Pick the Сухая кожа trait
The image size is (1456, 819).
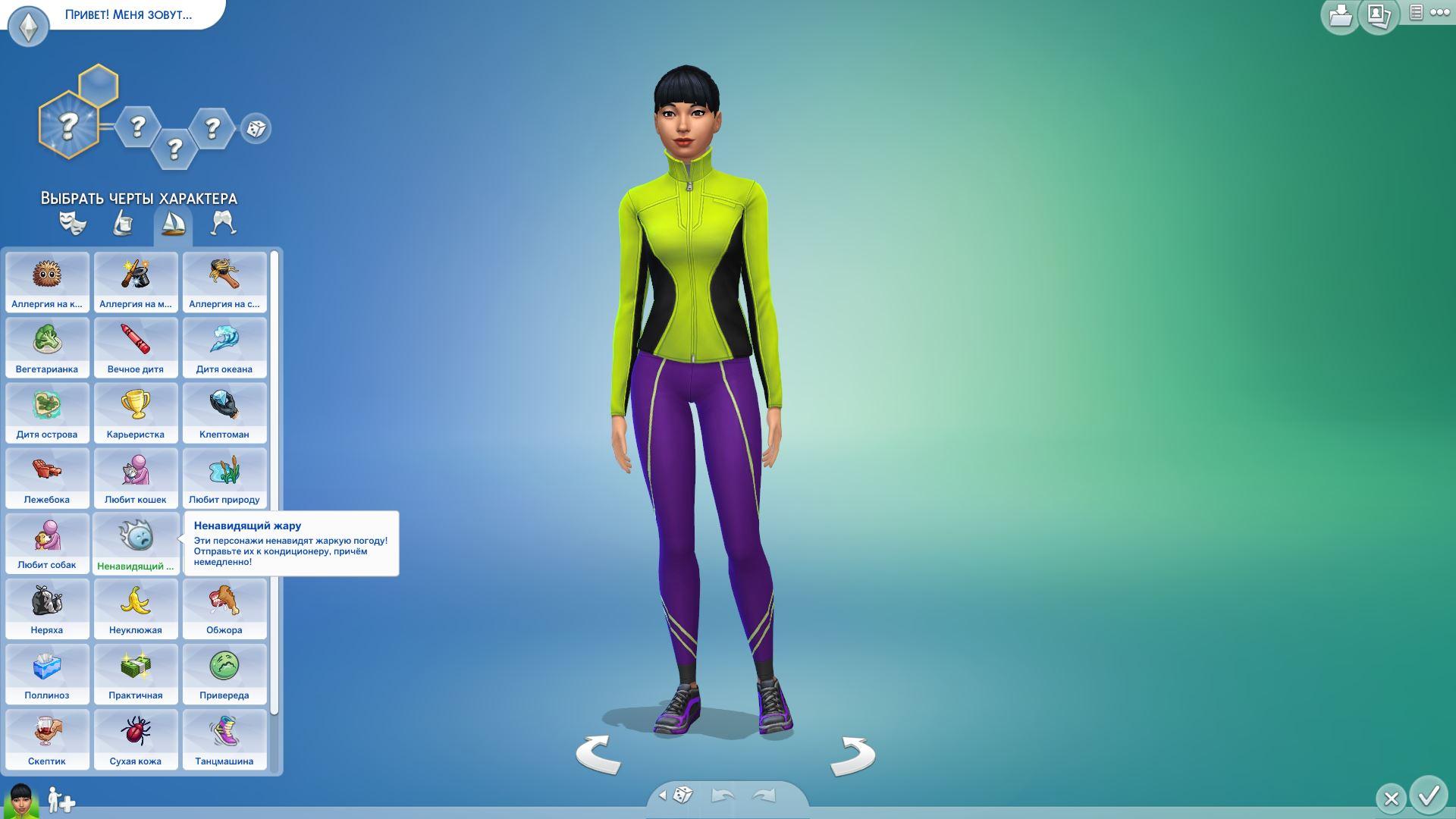(x=136, y=739)
